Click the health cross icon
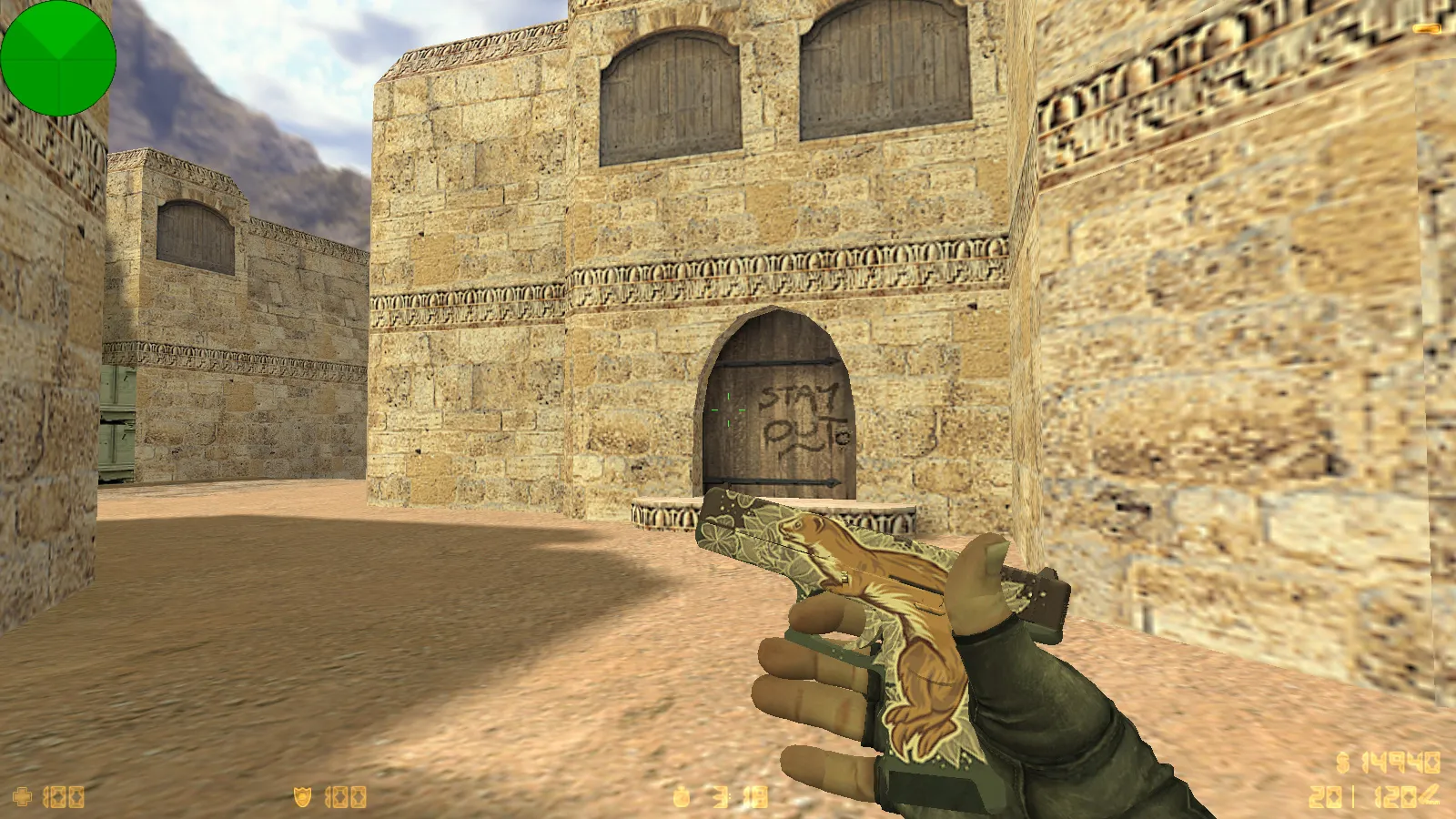The image size is (1456, 819). point(23,794)
